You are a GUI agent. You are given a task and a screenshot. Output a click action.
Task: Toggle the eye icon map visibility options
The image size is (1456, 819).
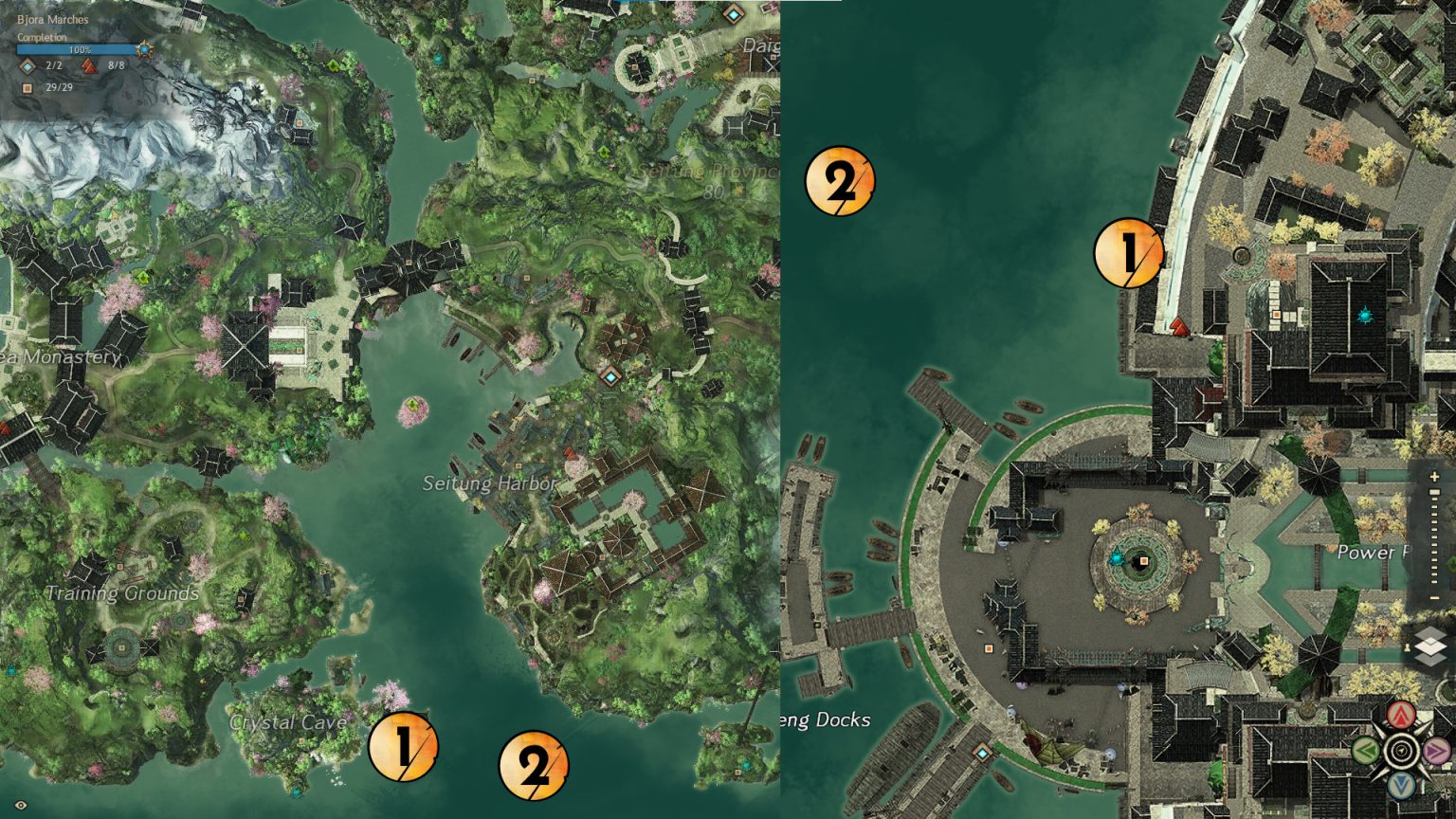tap(21, 805)
